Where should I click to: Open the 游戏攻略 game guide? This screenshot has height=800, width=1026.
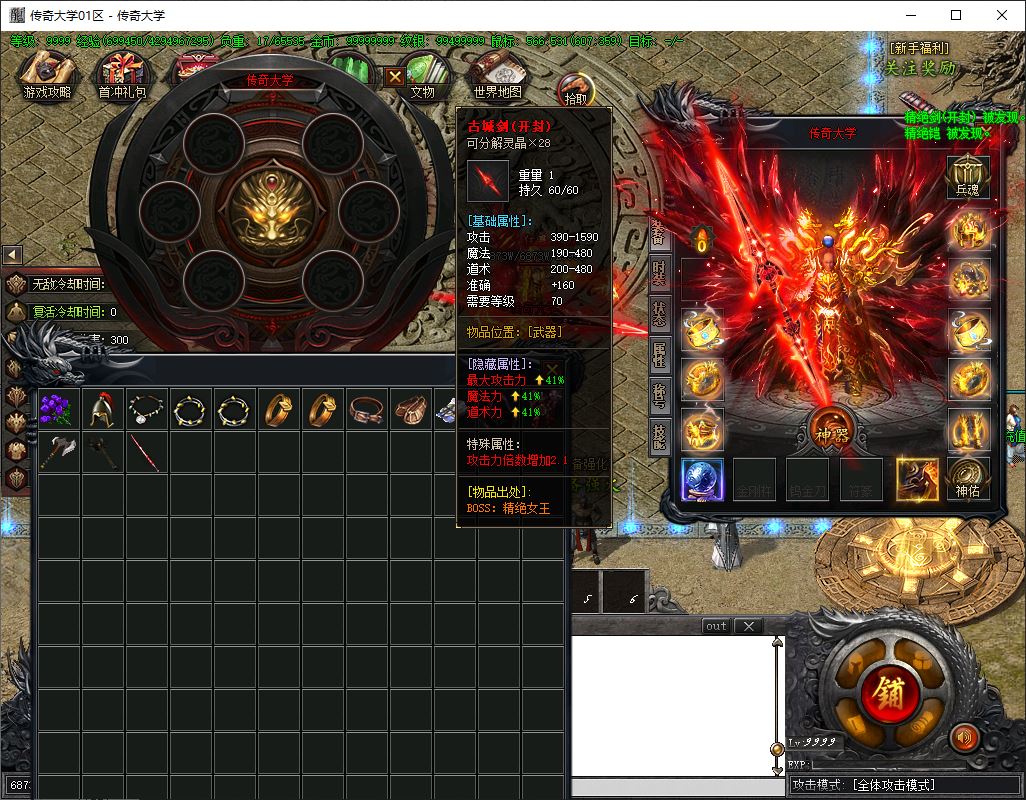(x=48, y=77)
